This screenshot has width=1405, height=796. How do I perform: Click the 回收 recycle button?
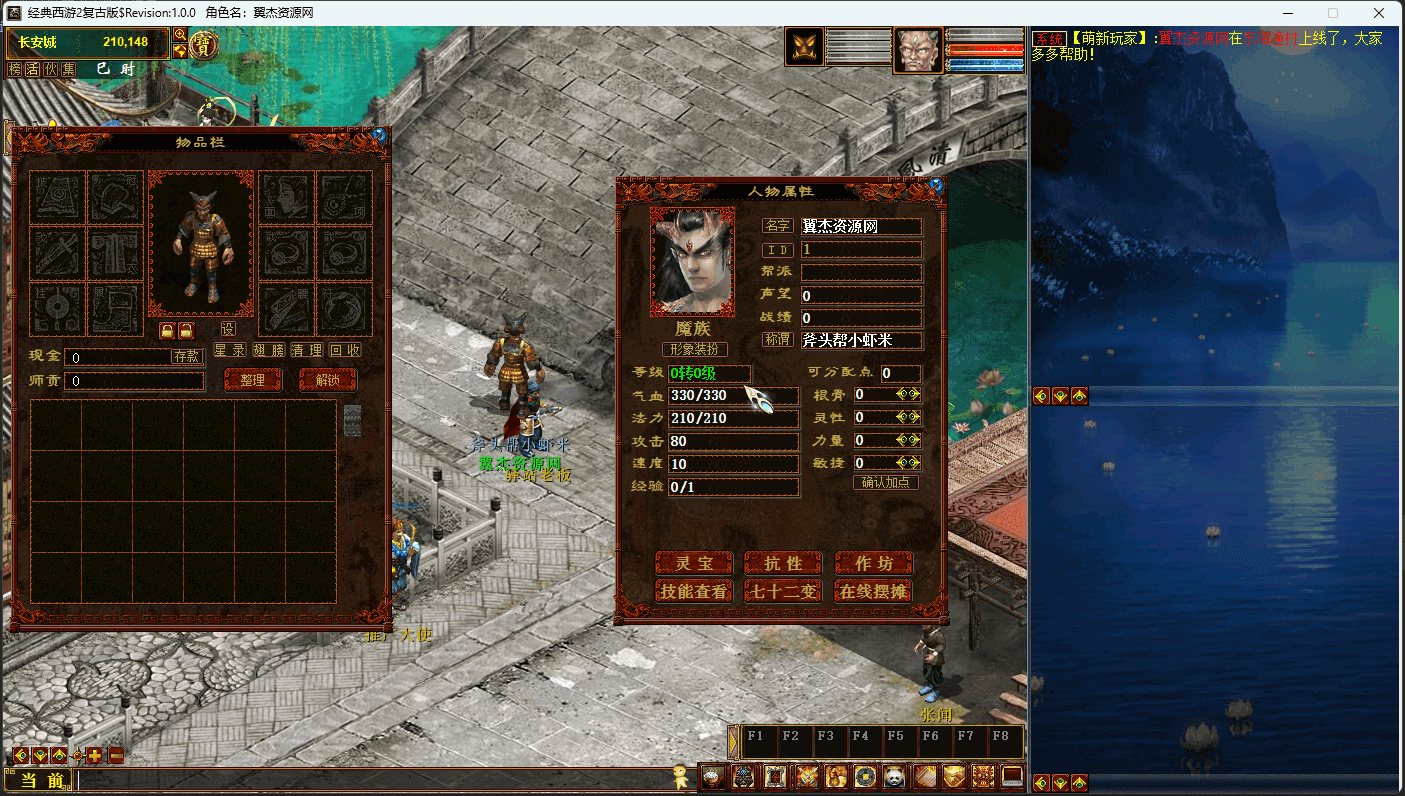point(345,350)
